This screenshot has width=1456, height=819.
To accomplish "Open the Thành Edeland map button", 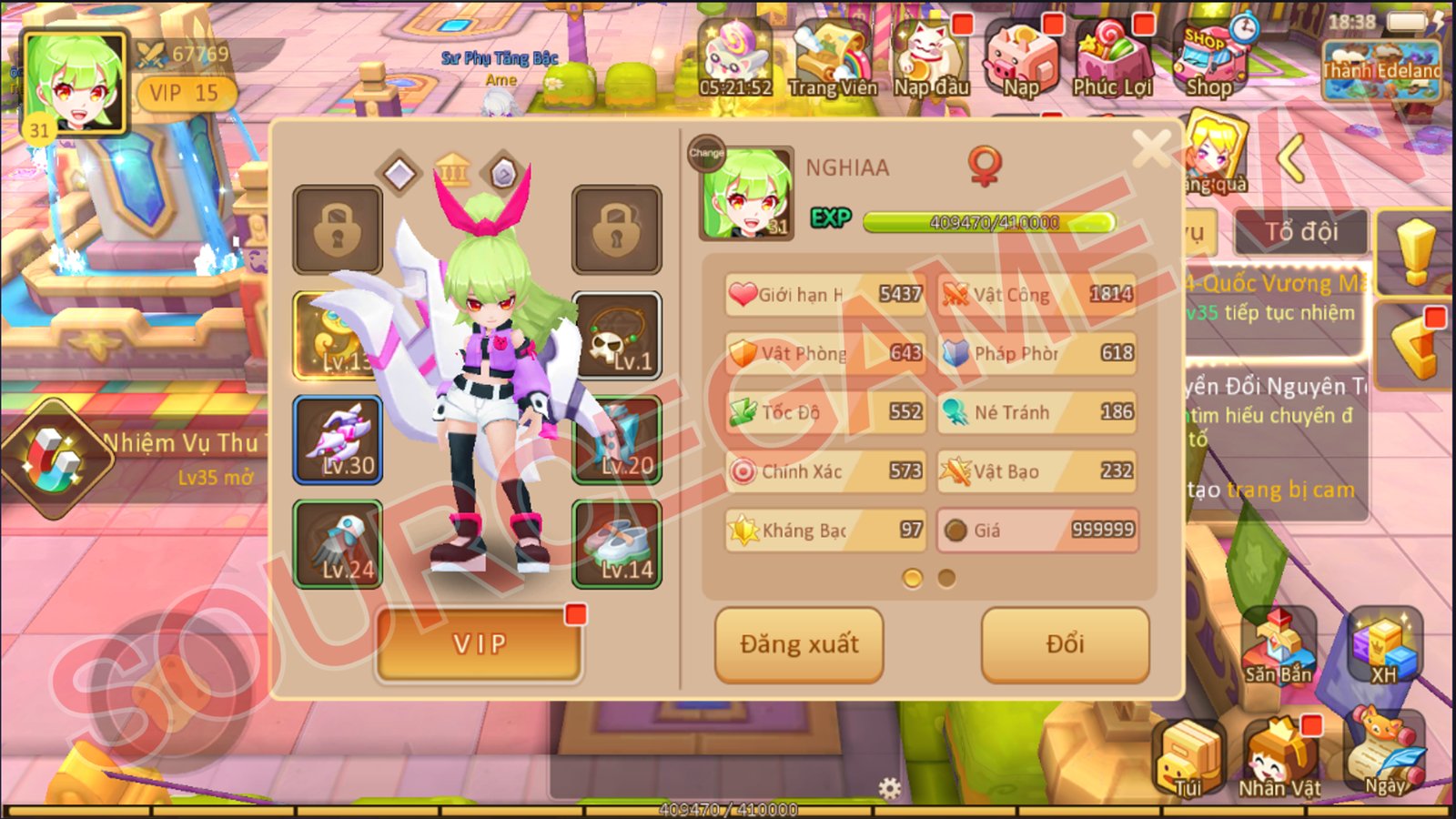I will (1381, 69).
